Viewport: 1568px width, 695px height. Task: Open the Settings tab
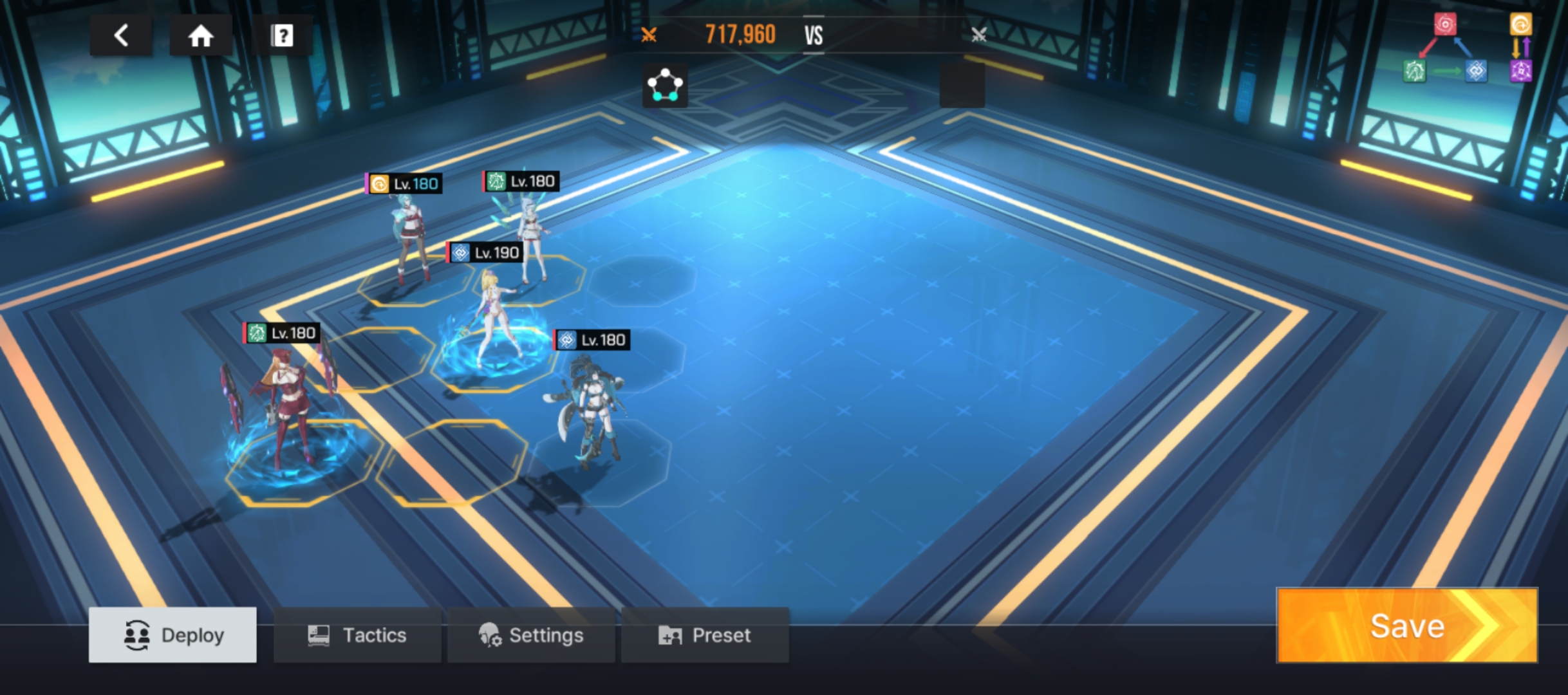click(531, 635)
